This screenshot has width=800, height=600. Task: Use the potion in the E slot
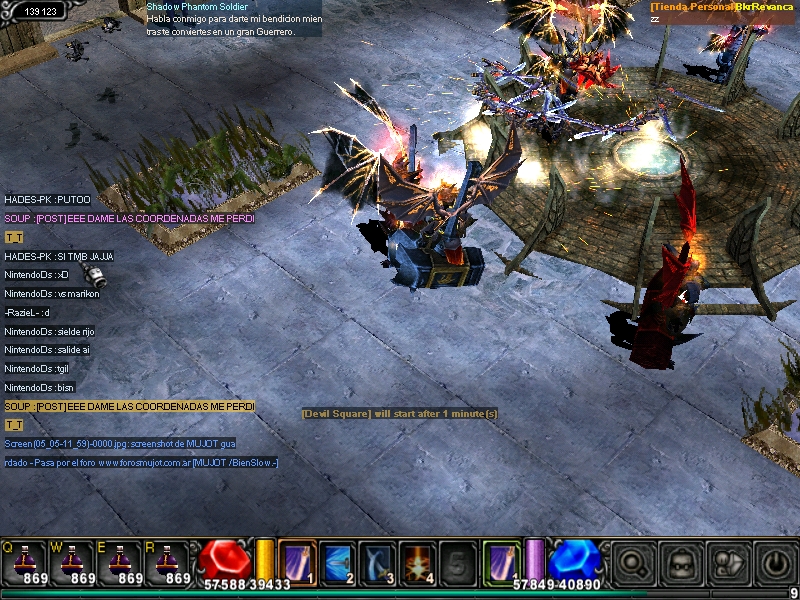pyautogui.click(x=120, y=561)
